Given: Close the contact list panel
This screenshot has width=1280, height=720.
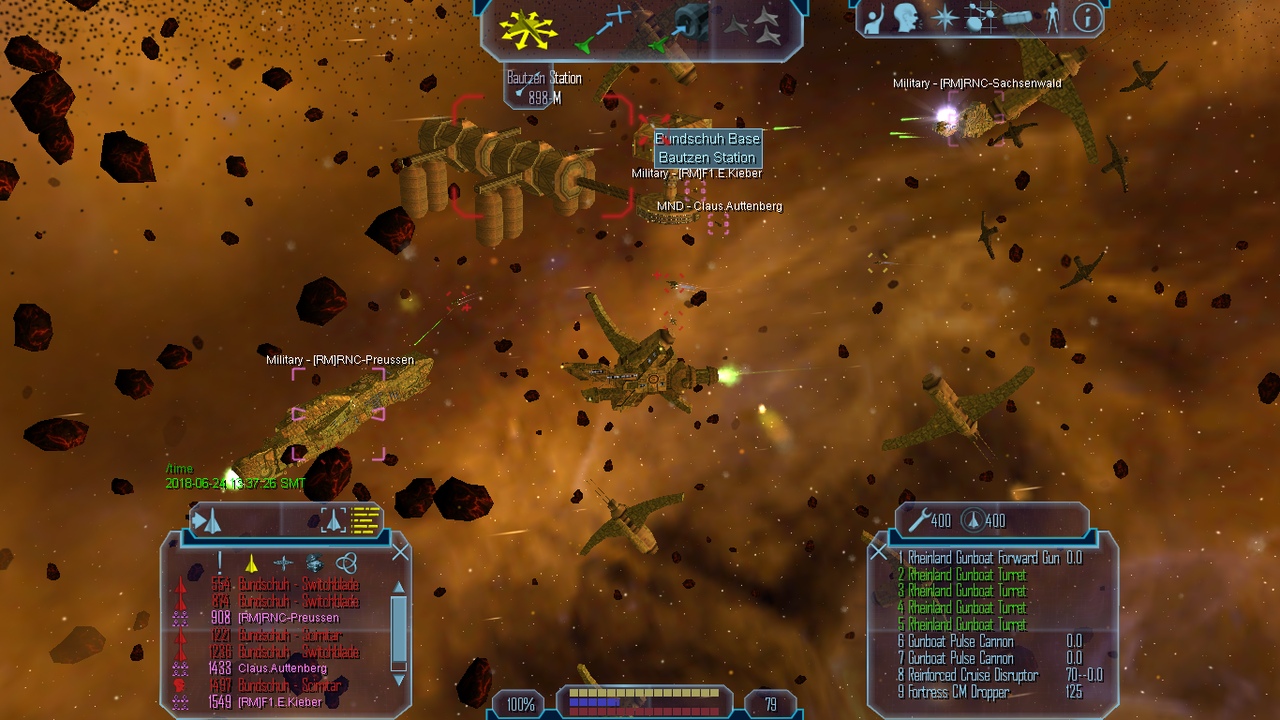Looking at the screenshot, I should [401, 552].
